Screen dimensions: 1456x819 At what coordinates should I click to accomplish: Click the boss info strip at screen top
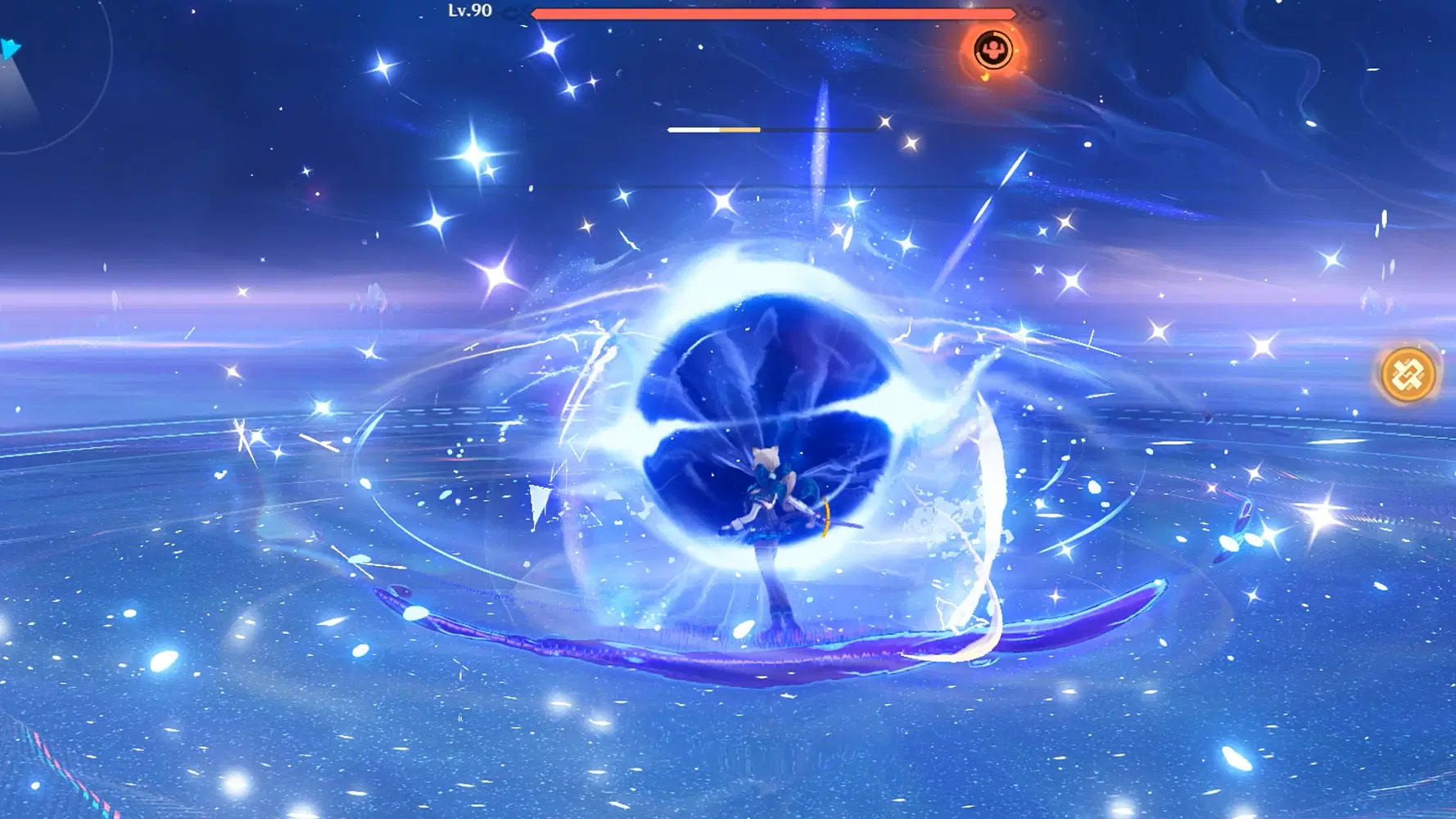point(774,12)
